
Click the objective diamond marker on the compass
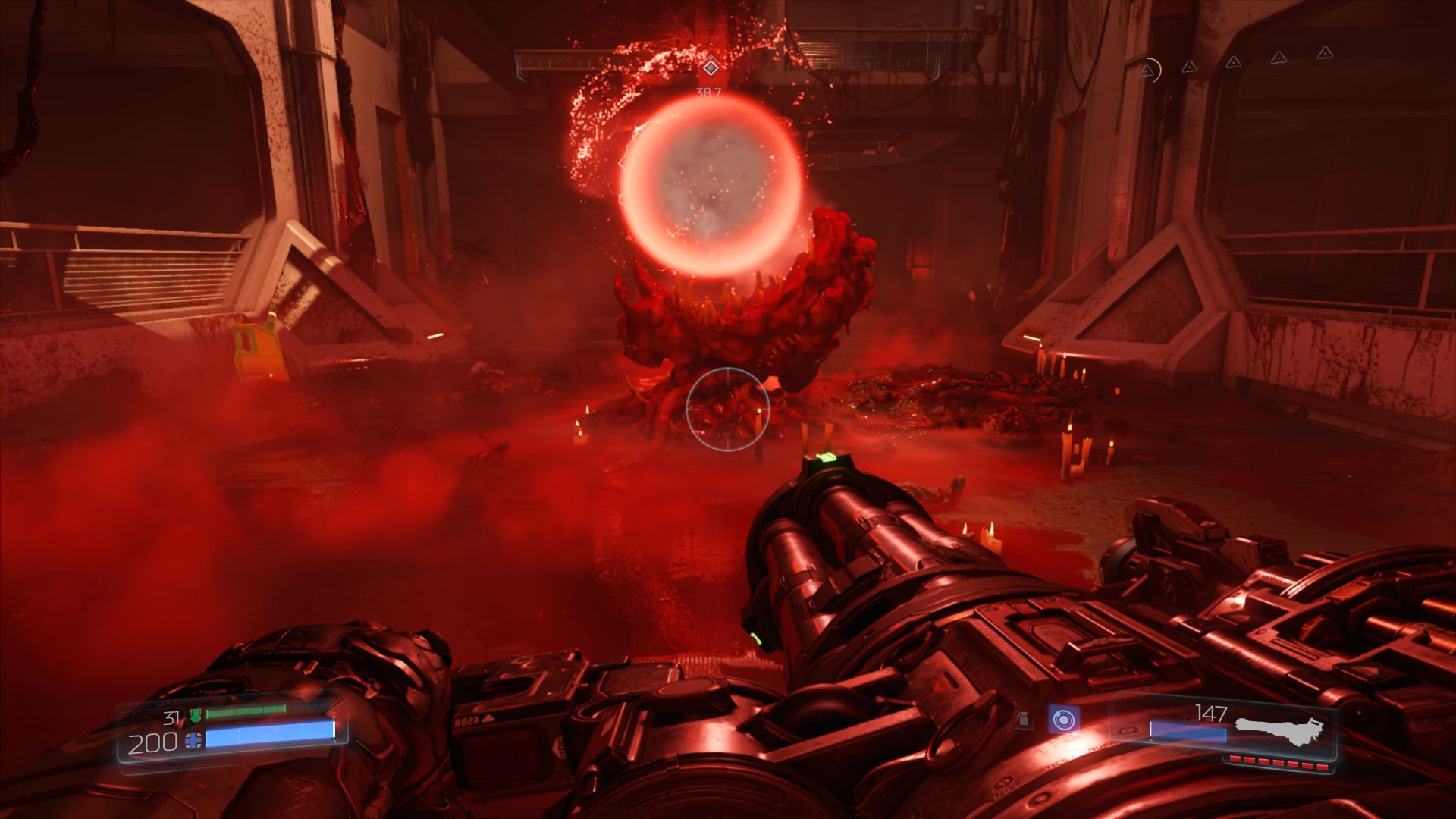[x=710, y=67]
